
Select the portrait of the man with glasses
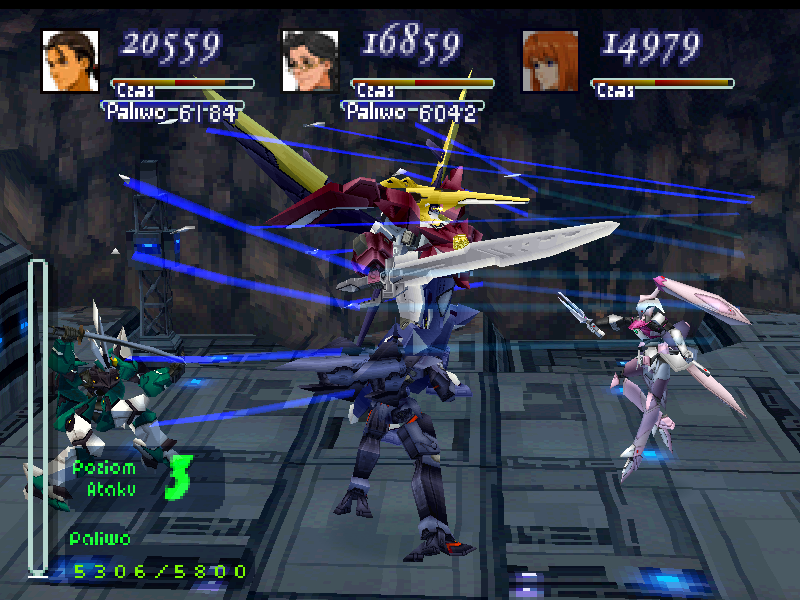point(310,60)
